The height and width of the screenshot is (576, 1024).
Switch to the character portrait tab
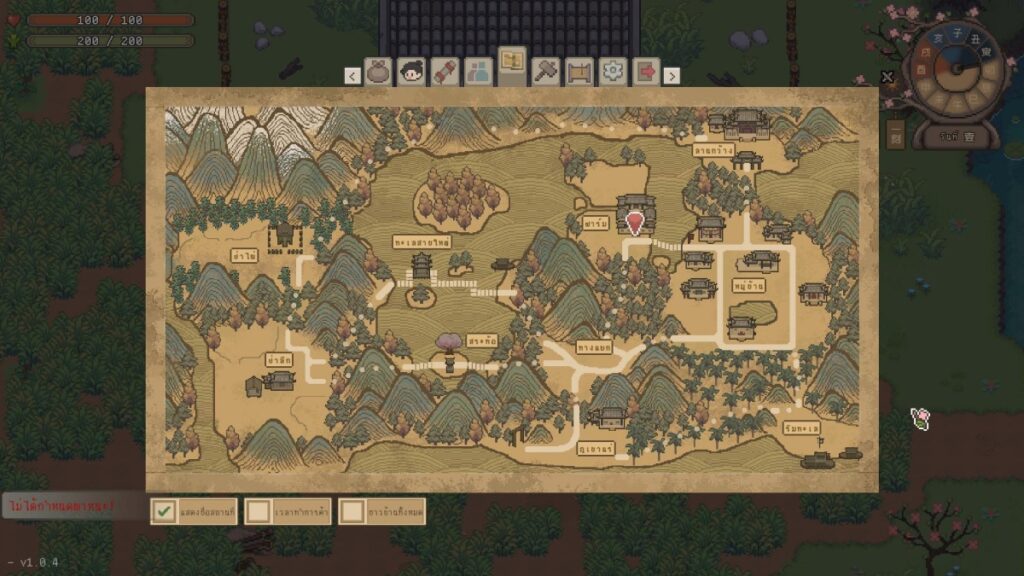tap(412, 72)
